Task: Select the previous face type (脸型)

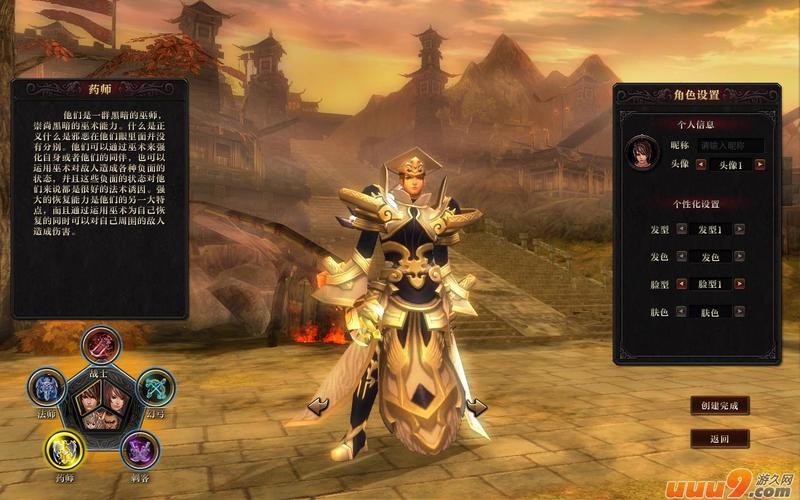Action: [682, 285]
